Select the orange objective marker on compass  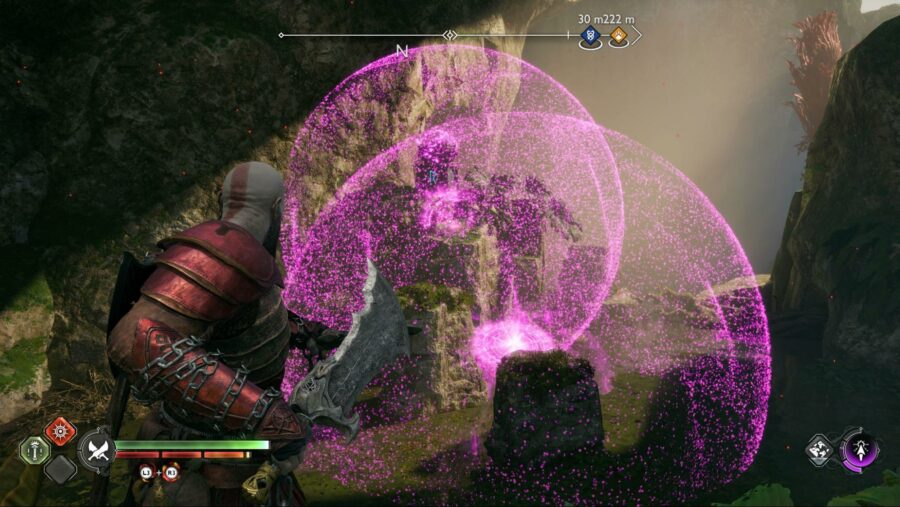click(x=619, y=37)
